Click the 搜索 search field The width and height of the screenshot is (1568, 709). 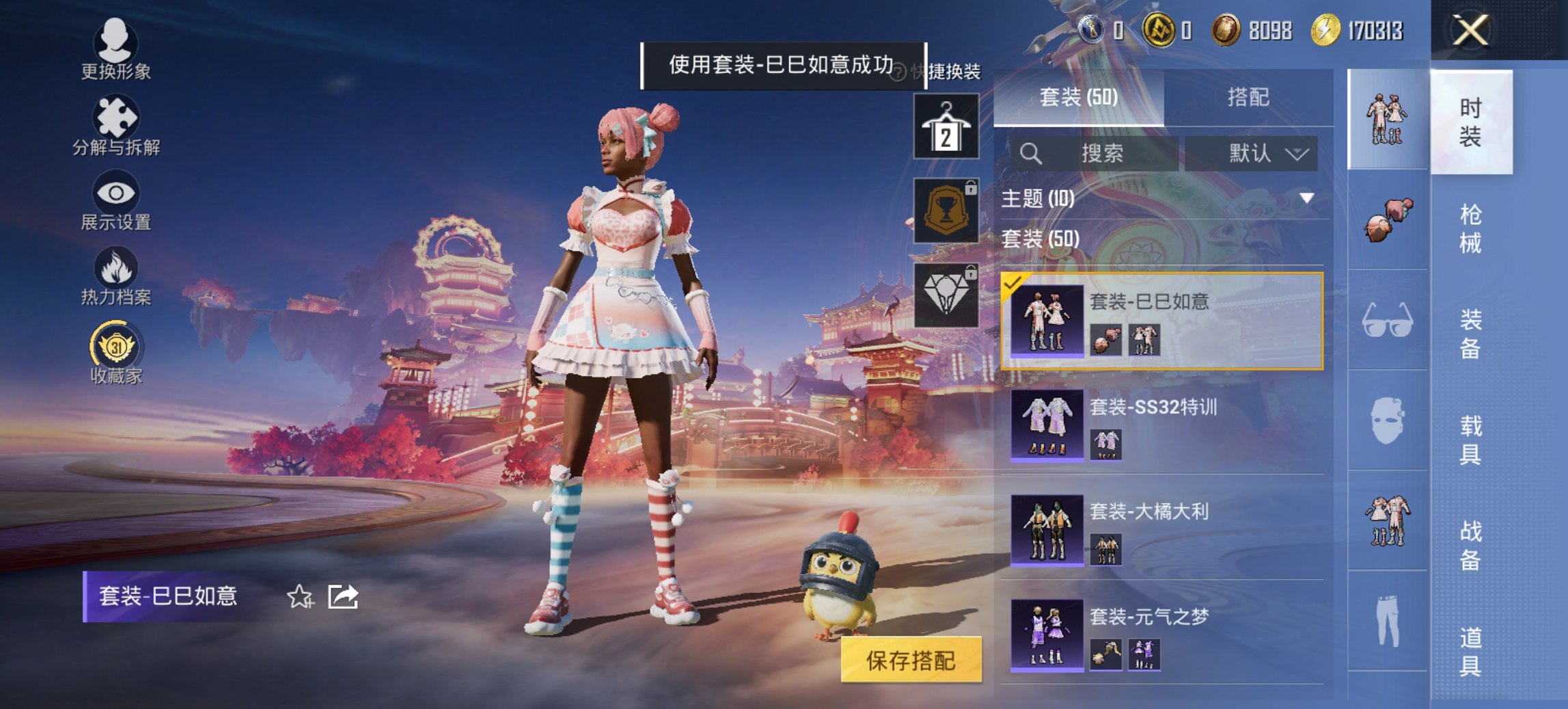point(1100,154)
